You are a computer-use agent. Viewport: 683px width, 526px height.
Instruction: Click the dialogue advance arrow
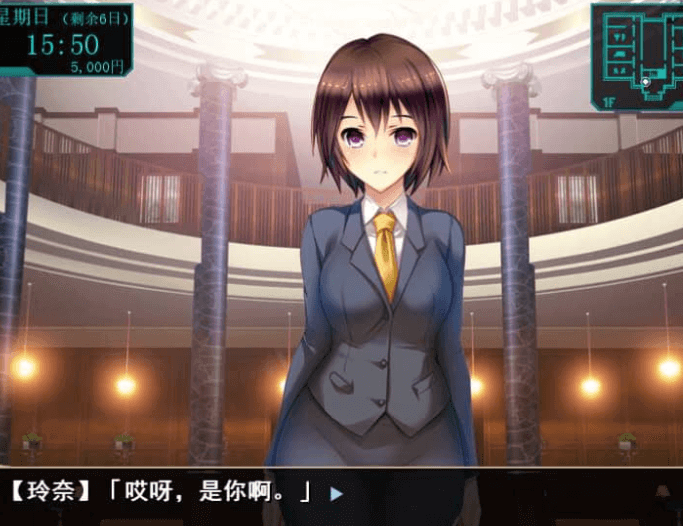pyautogui.click(x=336, y=493)
